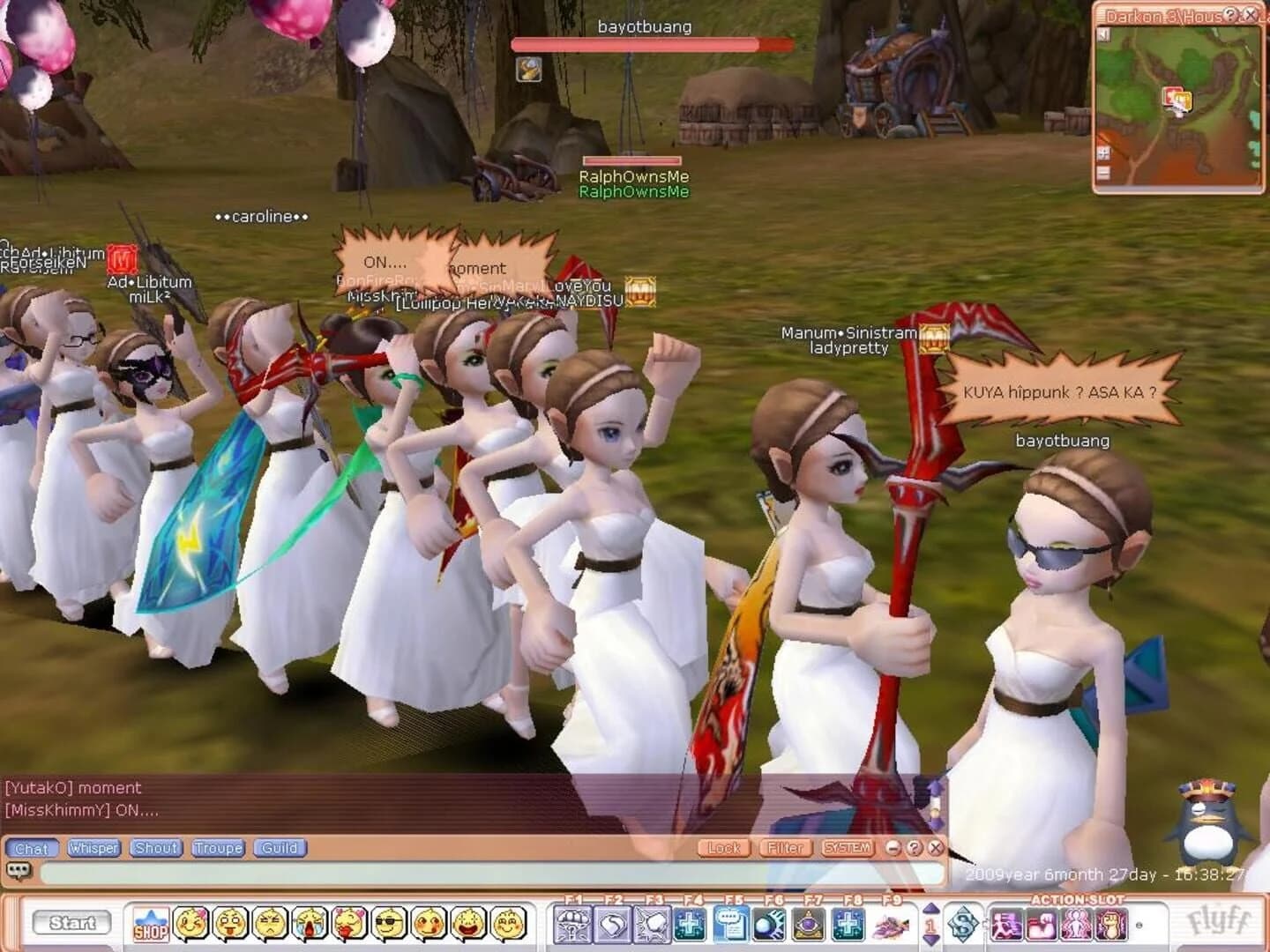Toggle Lock on the chat window
The height and width of the screenshot is (952, 1270).
pyautogui.click(x=723, y=848)
